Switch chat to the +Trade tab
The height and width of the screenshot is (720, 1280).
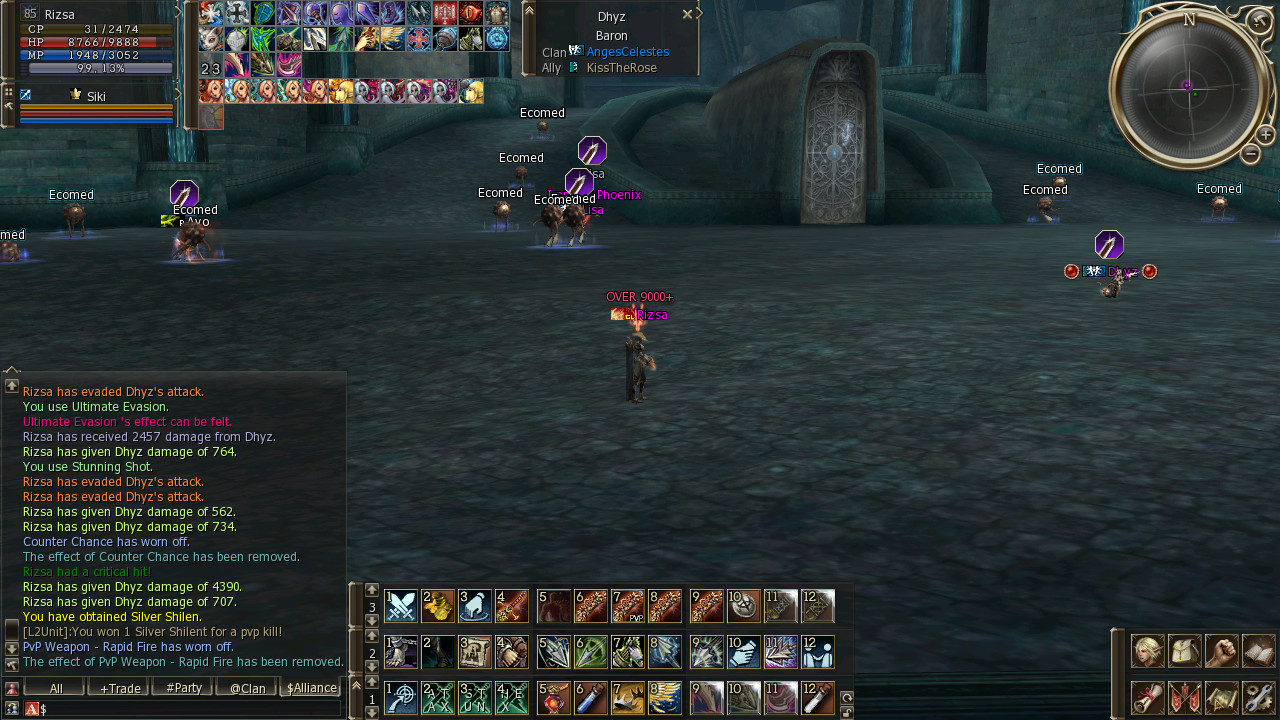[119, 688]
